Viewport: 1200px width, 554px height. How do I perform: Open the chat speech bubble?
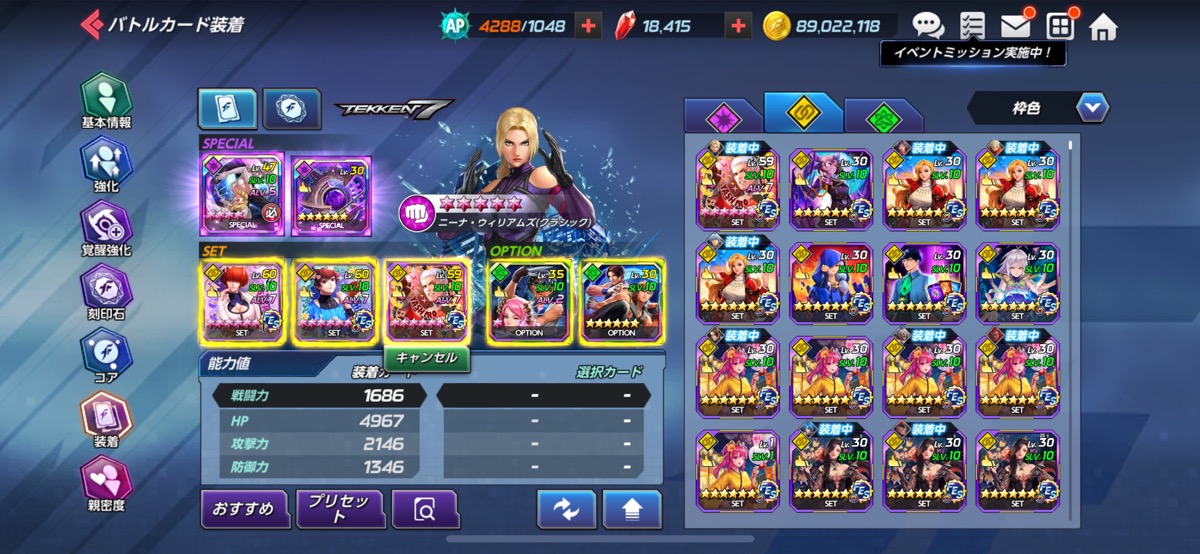[928, 25]
